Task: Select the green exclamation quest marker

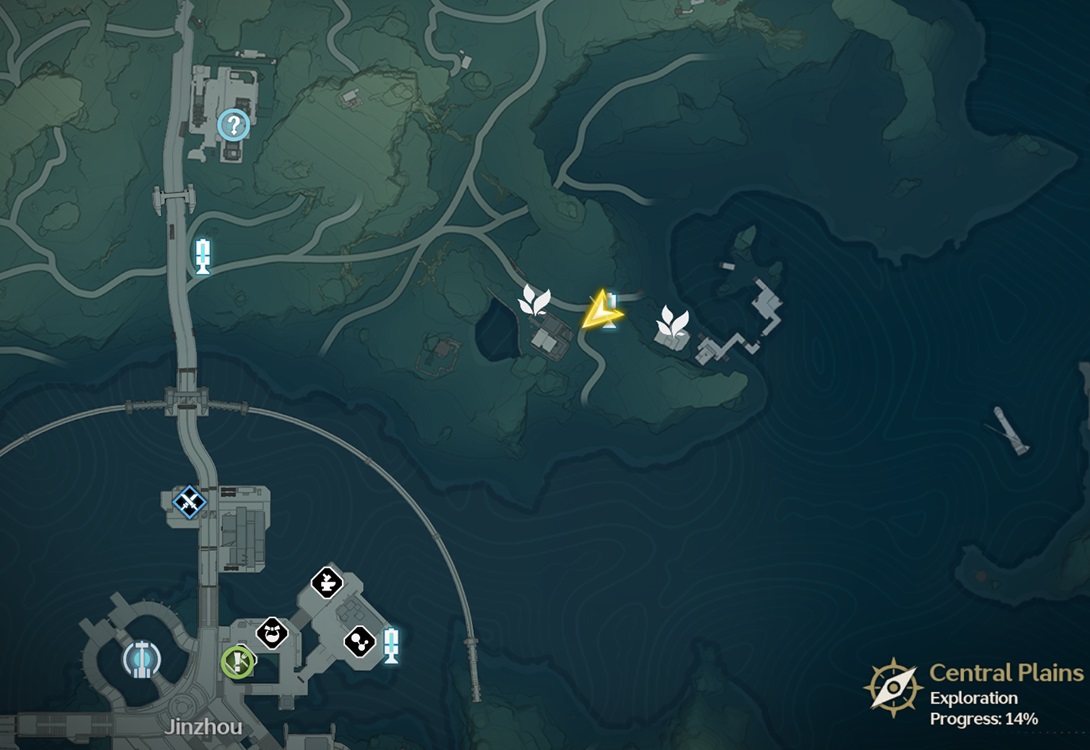Action: (237, 660)
